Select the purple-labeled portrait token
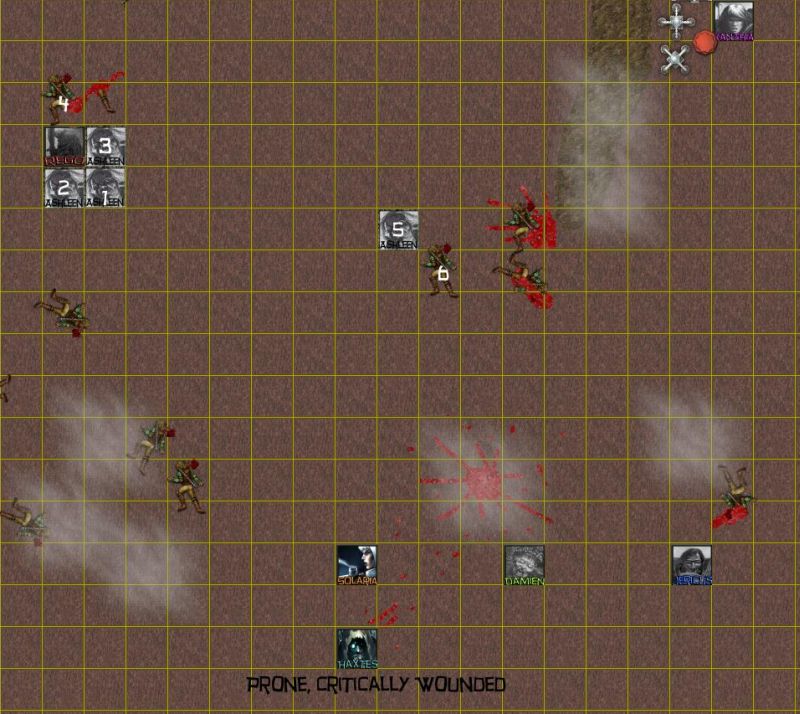This screenshot has width=800, height=714. (x=733, y=22)
